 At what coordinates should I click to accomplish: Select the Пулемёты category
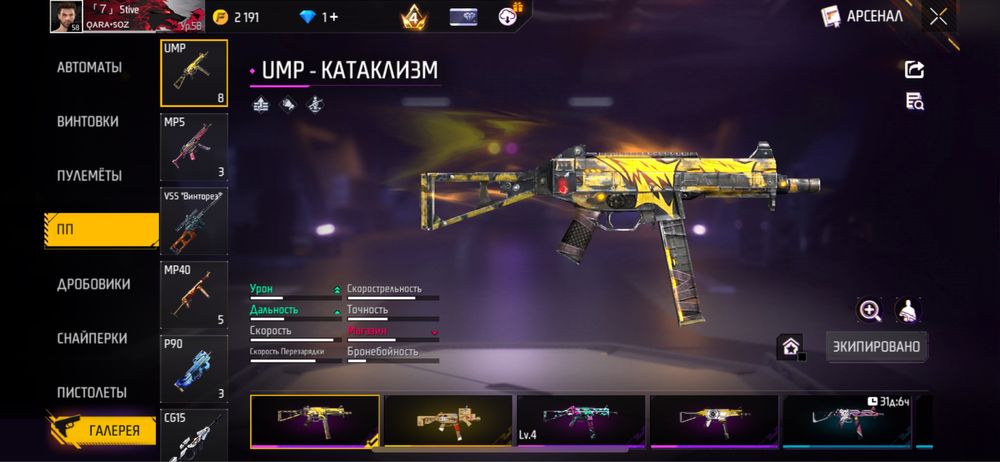89,176
